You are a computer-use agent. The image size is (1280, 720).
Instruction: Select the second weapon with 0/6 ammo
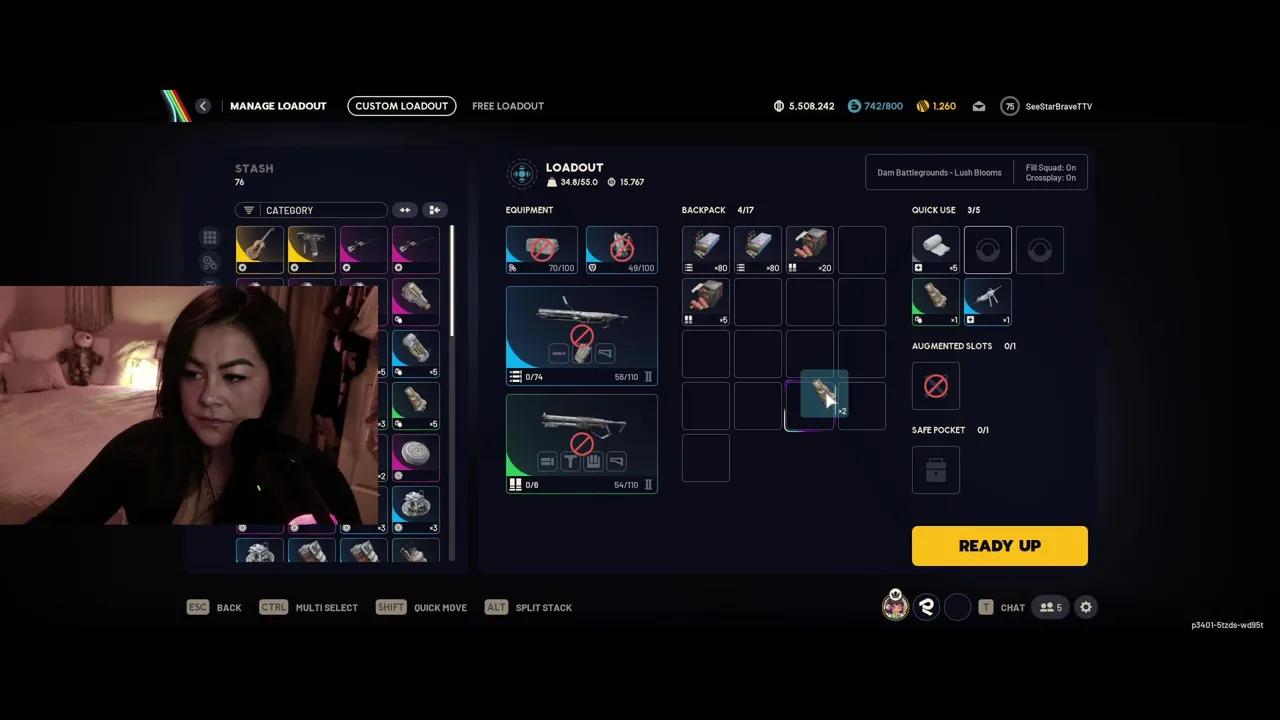click(x=581, y=443)
